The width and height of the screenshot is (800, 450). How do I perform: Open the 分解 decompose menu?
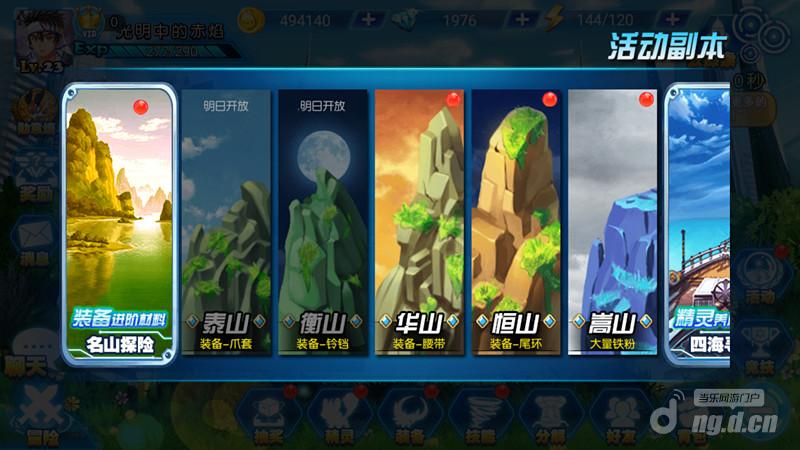[x=550, y=415]
